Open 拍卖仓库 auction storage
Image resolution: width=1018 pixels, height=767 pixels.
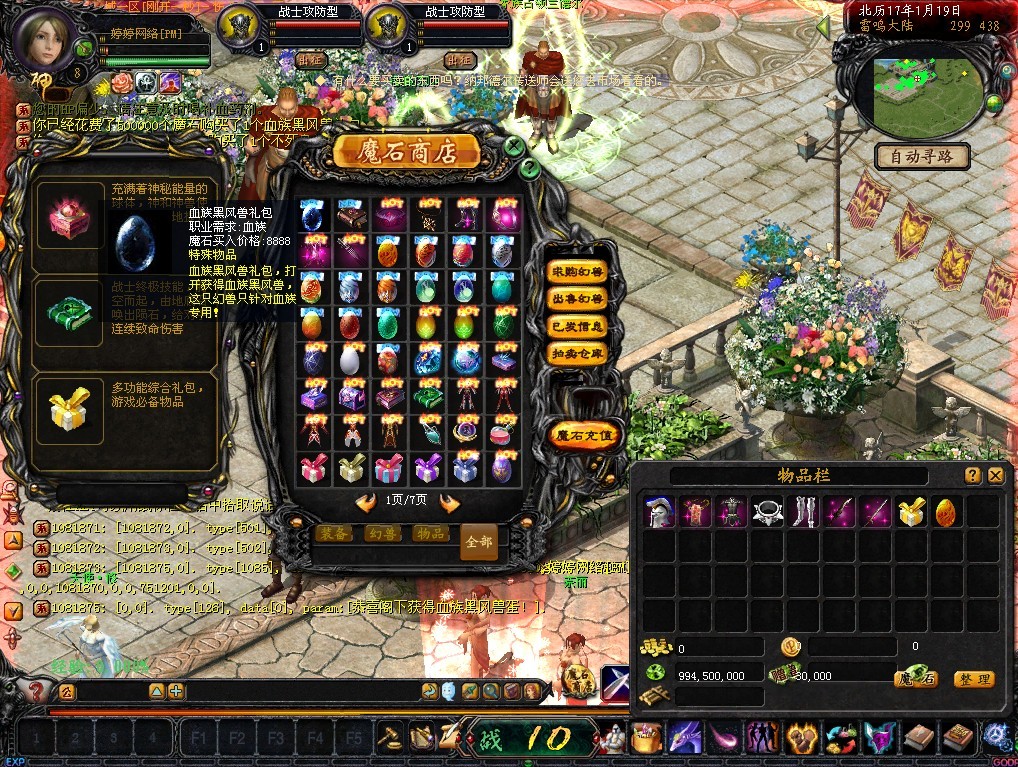578,353
